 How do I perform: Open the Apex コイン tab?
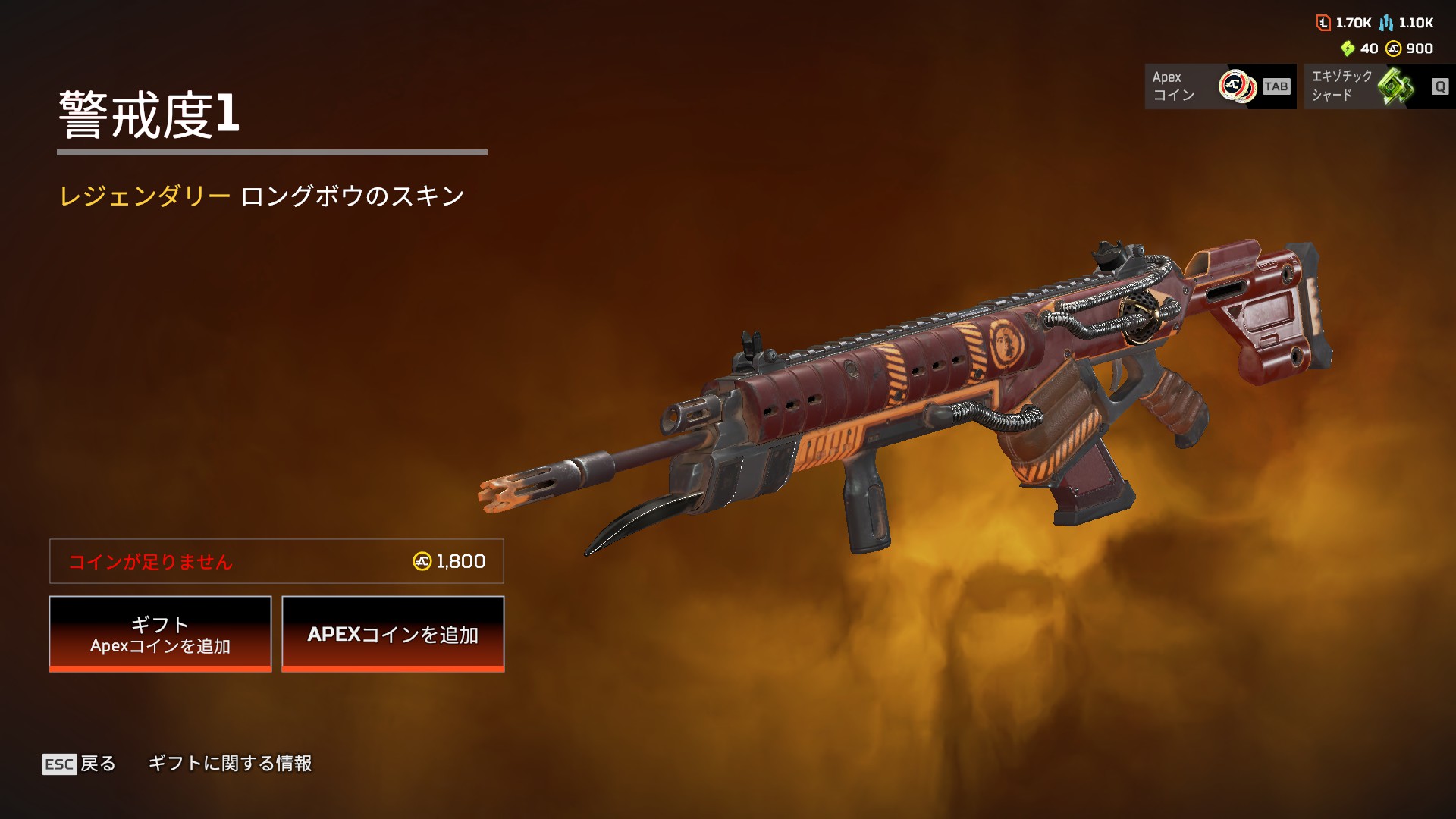pyautogui.click(x=1219, y=86)
